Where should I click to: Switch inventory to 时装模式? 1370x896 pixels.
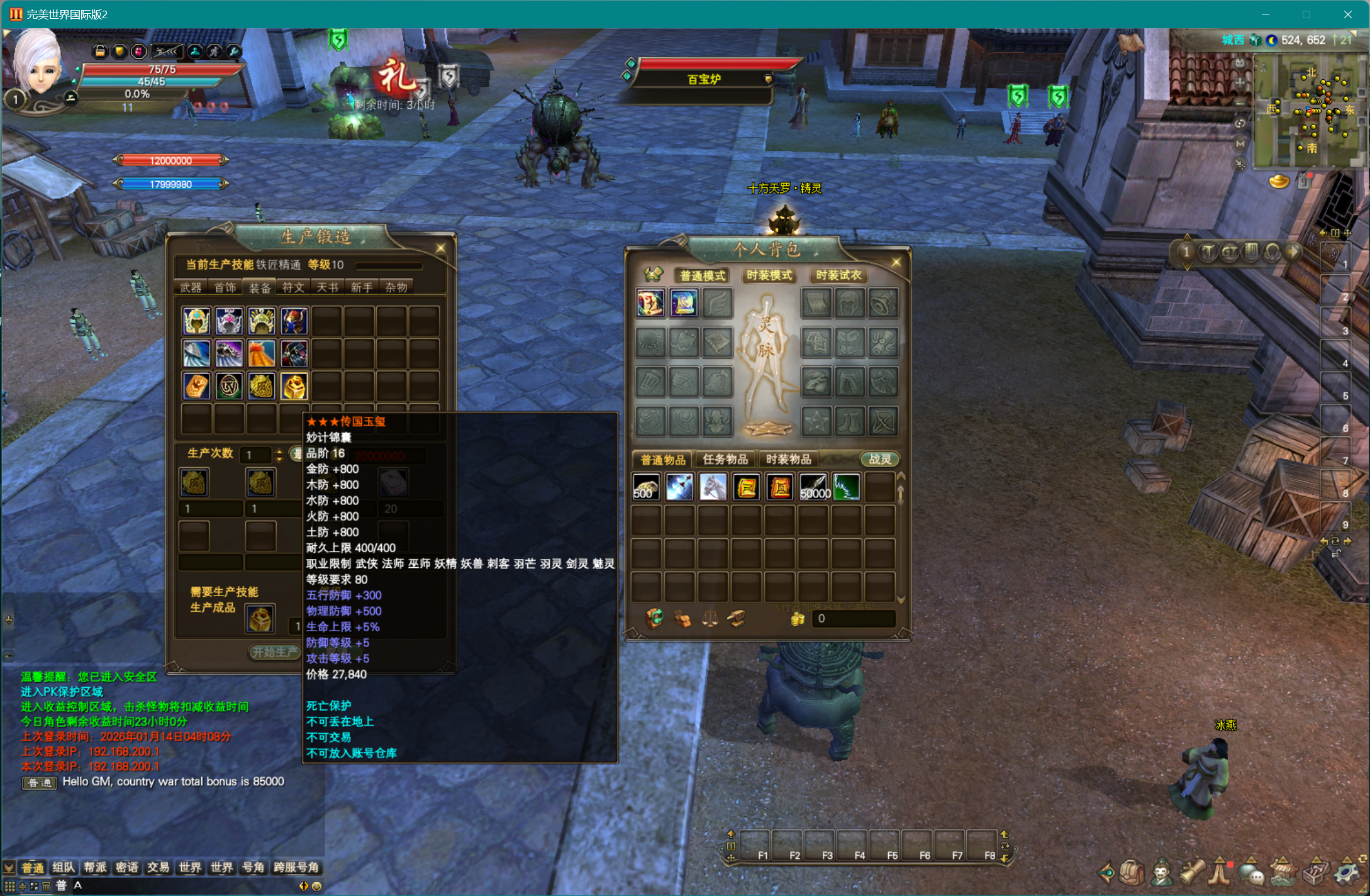click(x=769, y=275)
